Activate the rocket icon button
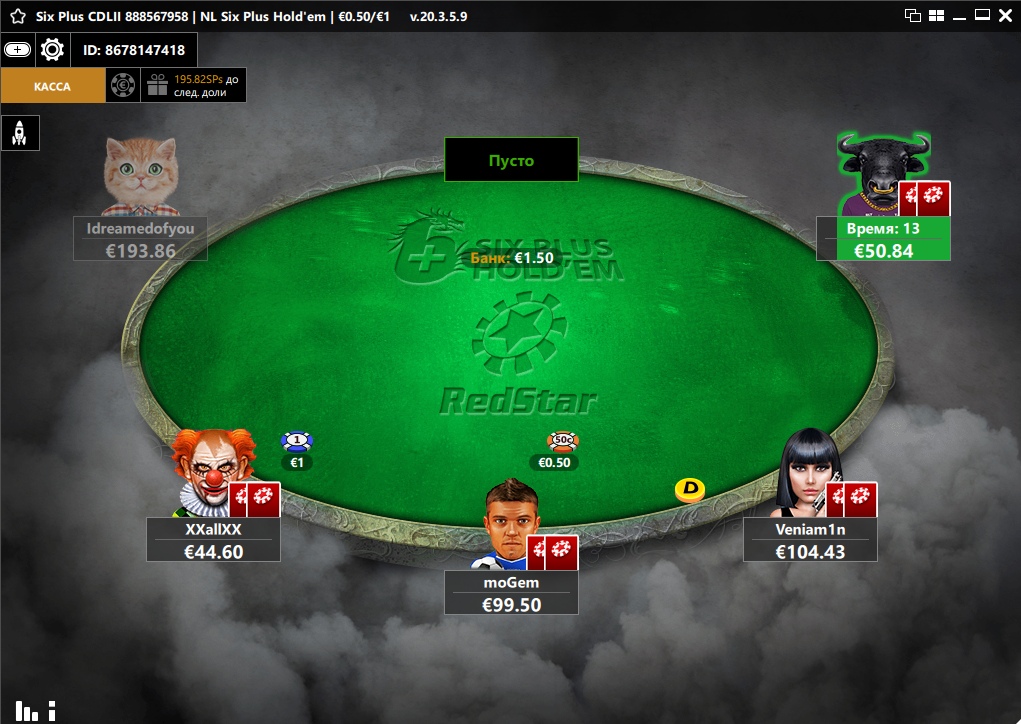Viewport: 1021px width, 724px height. point(19,133)
